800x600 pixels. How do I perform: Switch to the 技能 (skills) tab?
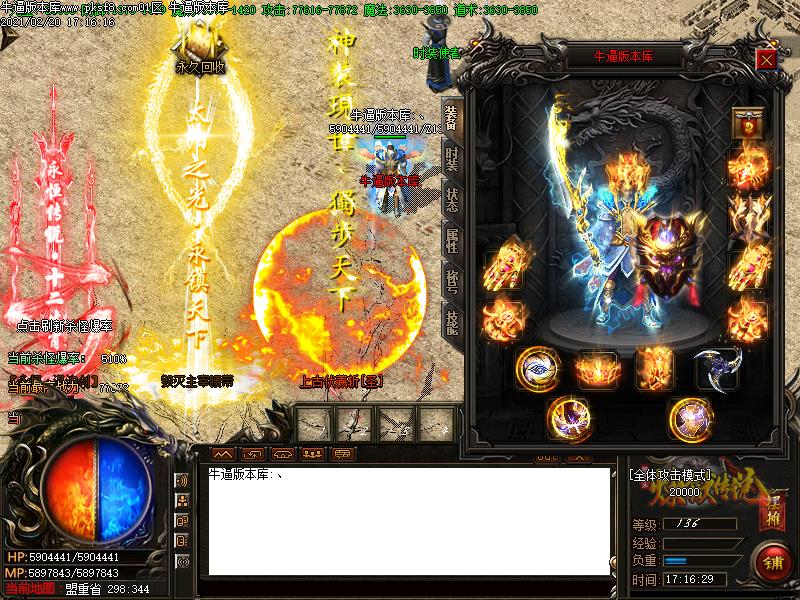(452, 319)
